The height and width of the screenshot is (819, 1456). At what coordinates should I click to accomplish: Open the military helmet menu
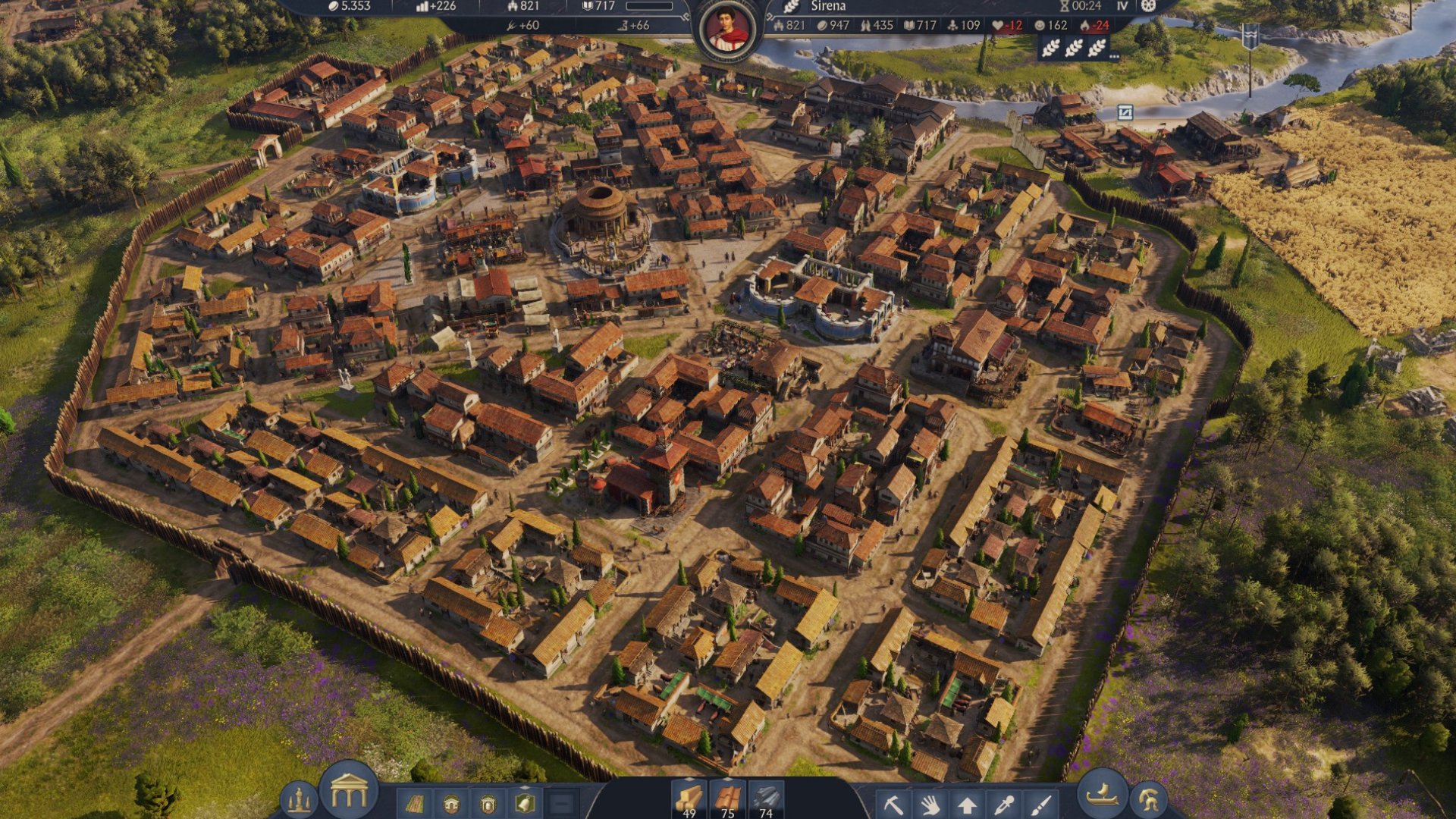1148,801
